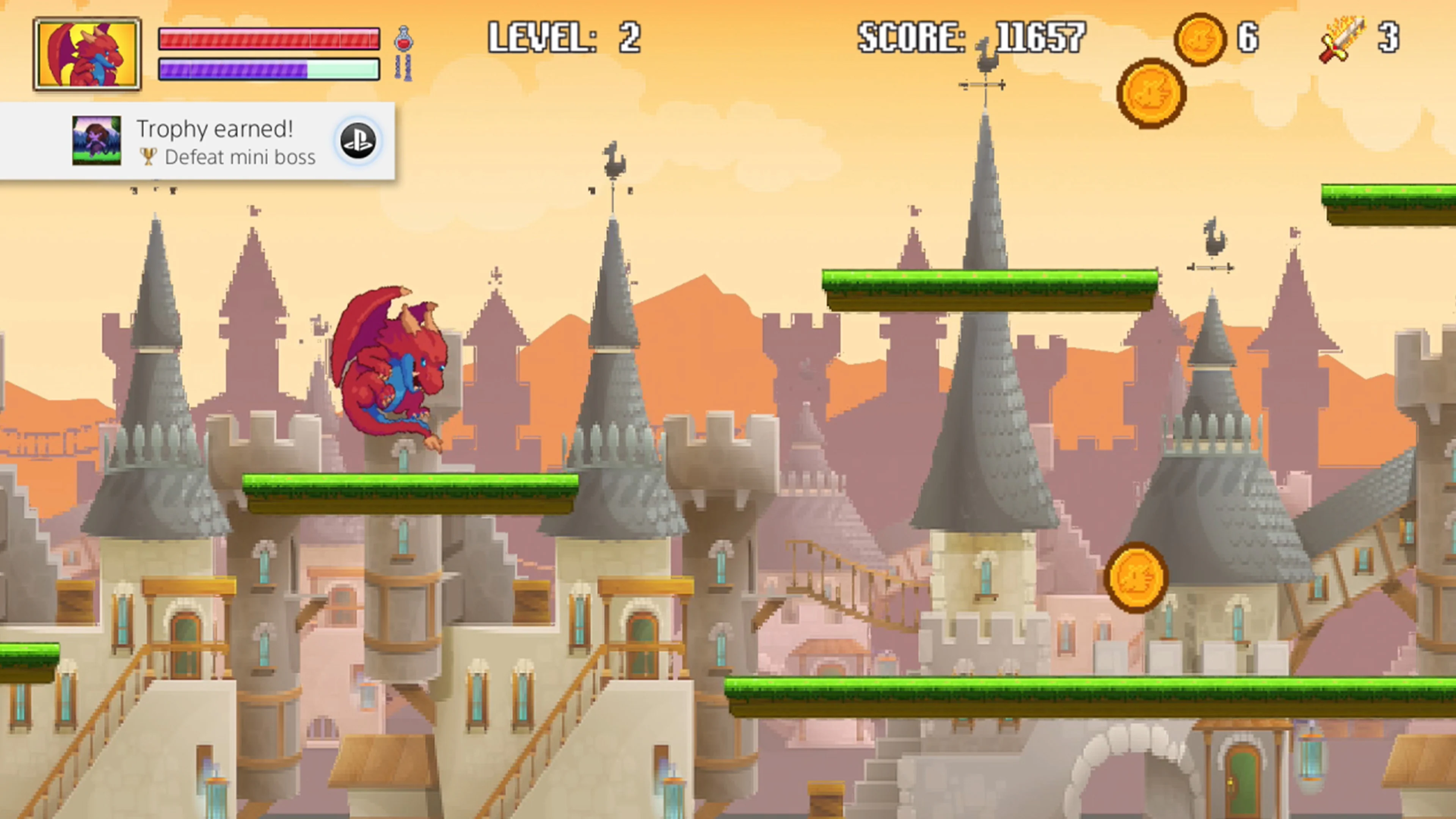This screenshot has height=819, width=1456.
Task: Click the dragon portrait avatar
Action: pos(88,52)
